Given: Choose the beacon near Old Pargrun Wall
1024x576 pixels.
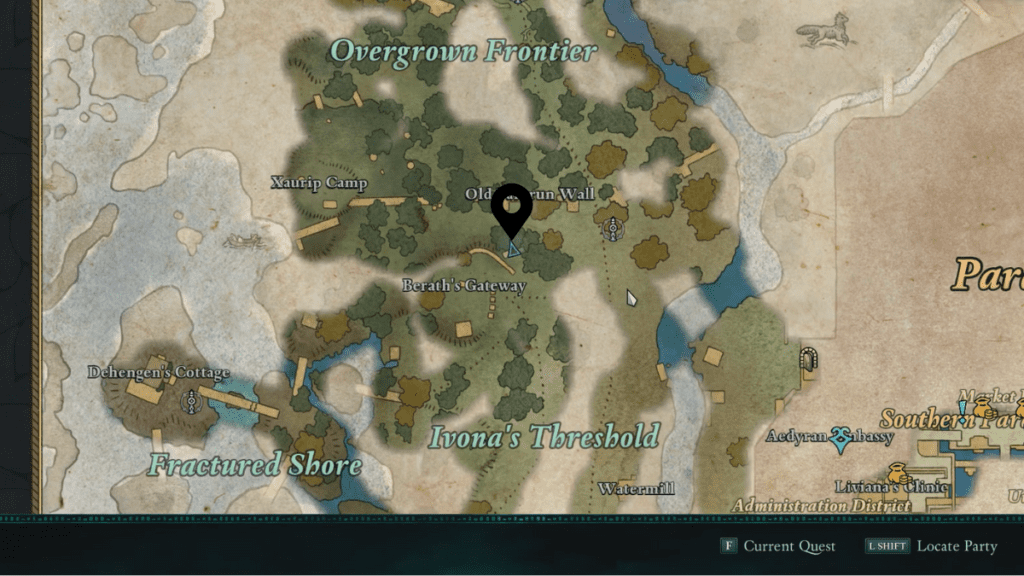Looking at the screenshot, I should [612, 230].
